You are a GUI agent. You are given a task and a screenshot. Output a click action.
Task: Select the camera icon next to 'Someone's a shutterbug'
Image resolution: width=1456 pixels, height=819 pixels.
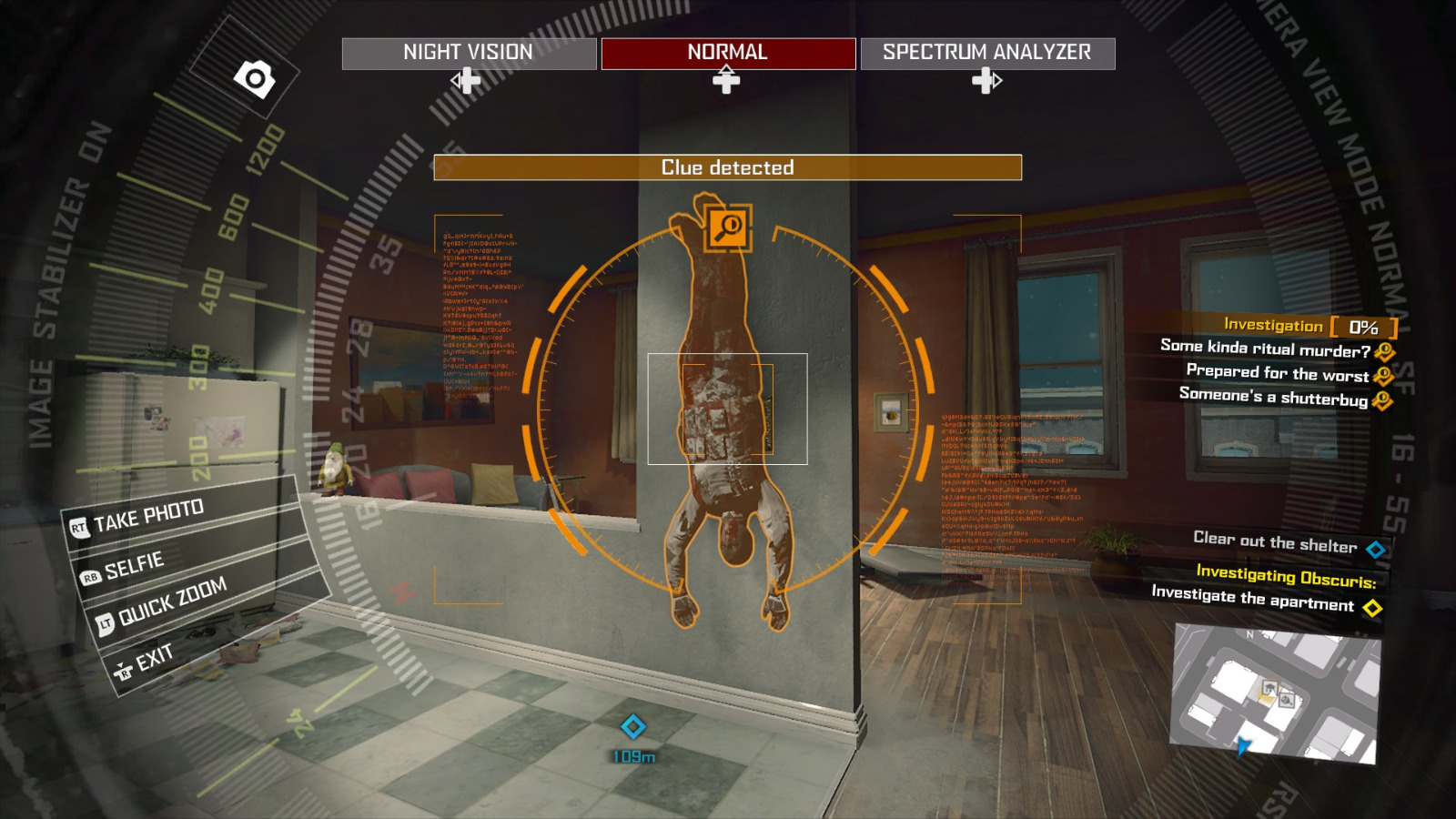(1384, 398)
